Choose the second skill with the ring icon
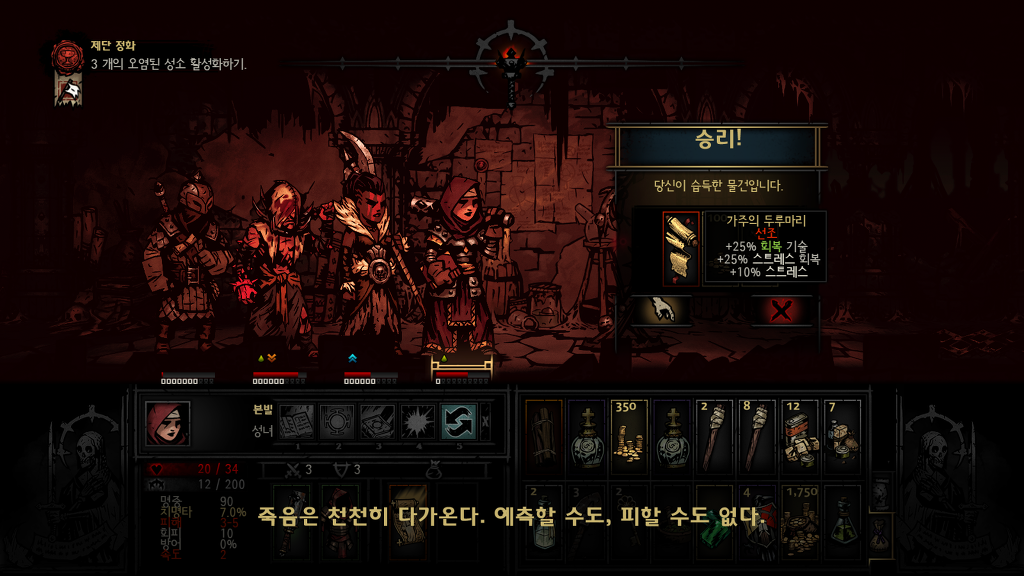The height and width of the screenshot is (576, 1024). (x=337, y=422)
